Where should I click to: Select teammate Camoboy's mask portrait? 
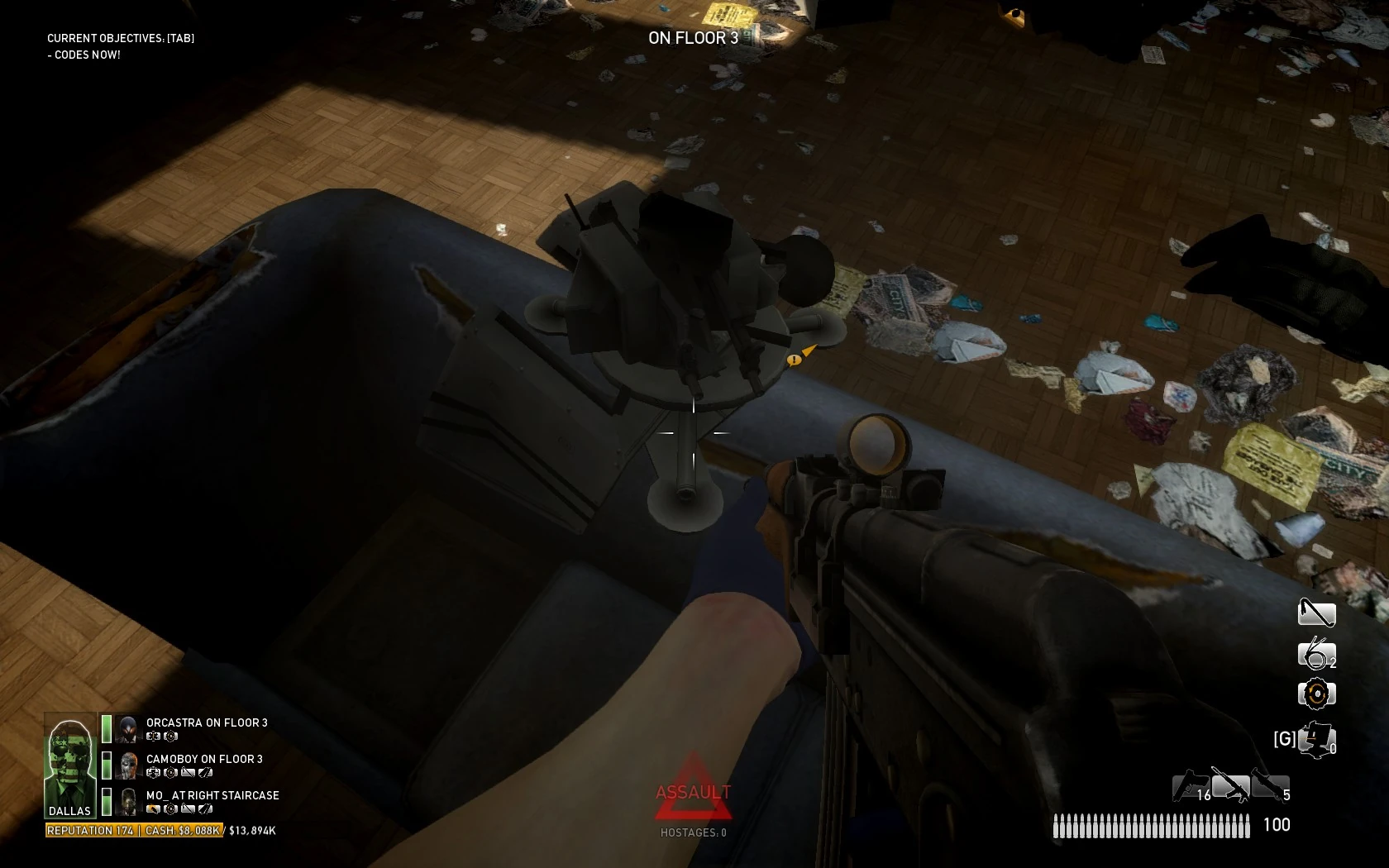127,765
